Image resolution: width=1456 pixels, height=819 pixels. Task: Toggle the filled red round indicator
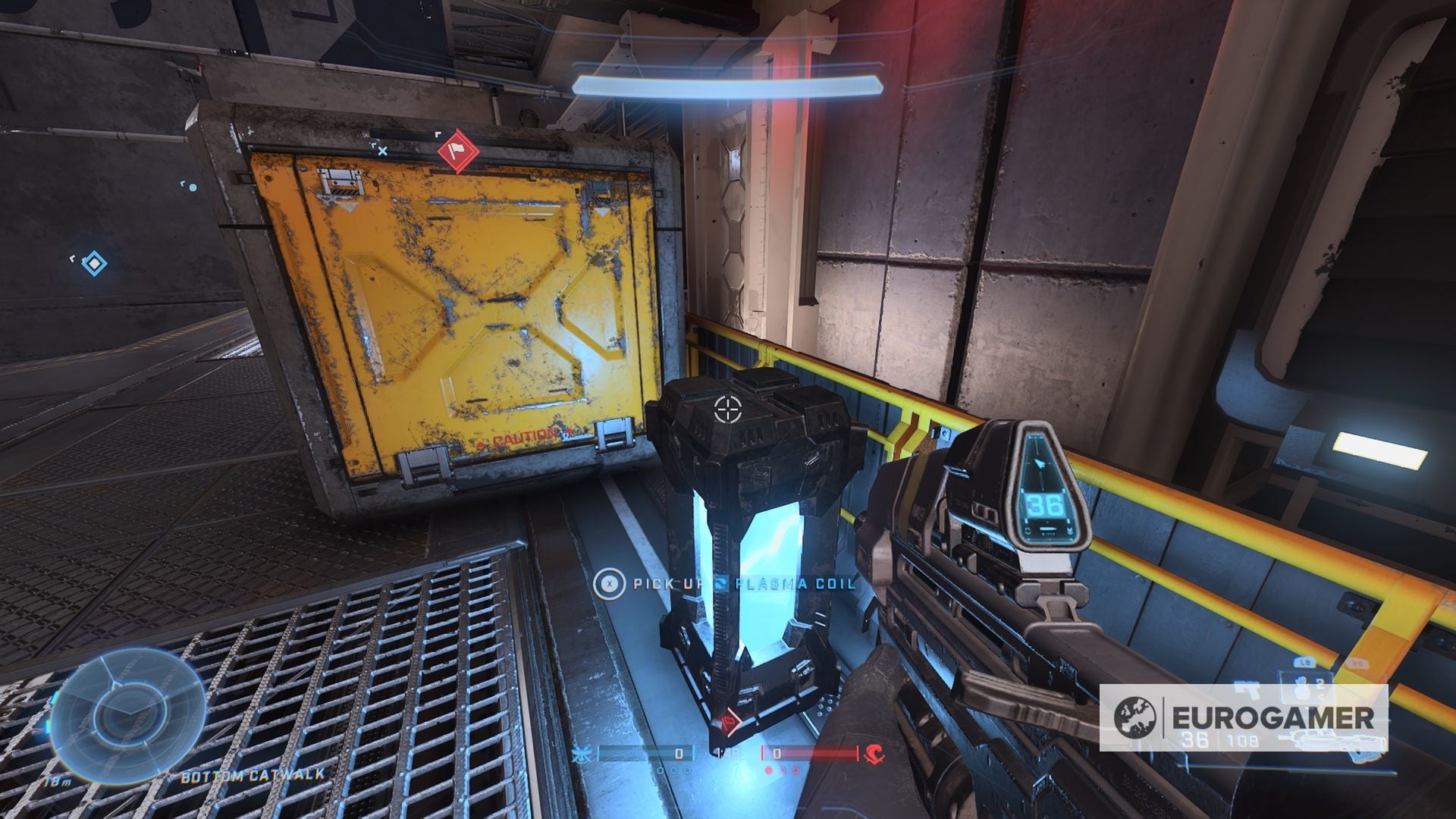pos(769,770)
